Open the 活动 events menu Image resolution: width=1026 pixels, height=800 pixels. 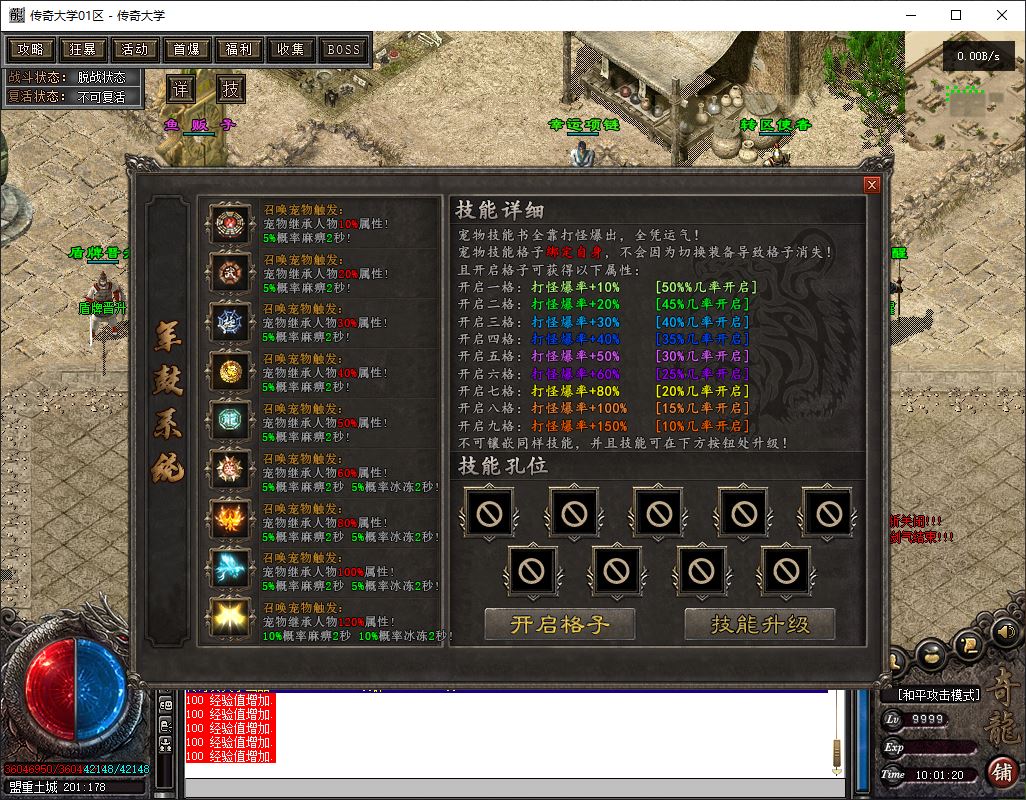pos(134,49)
